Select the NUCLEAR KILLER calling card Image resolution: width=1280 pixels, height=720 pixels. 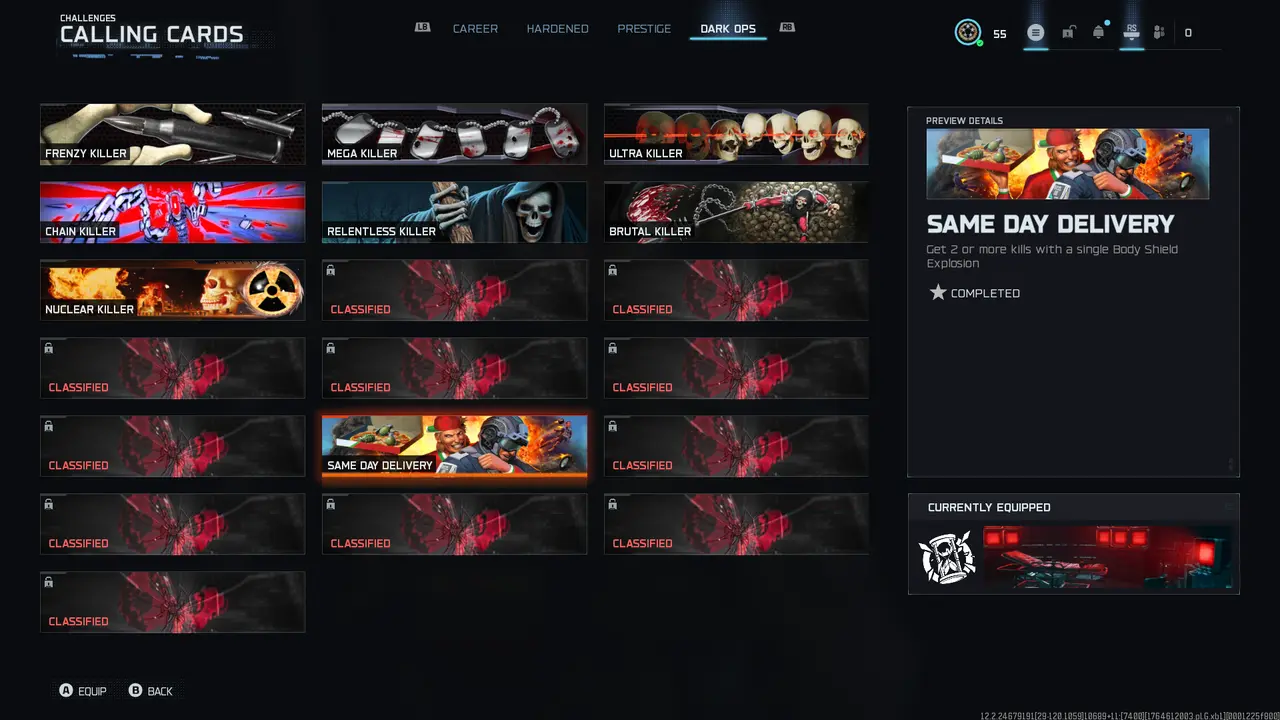[172, 290]
